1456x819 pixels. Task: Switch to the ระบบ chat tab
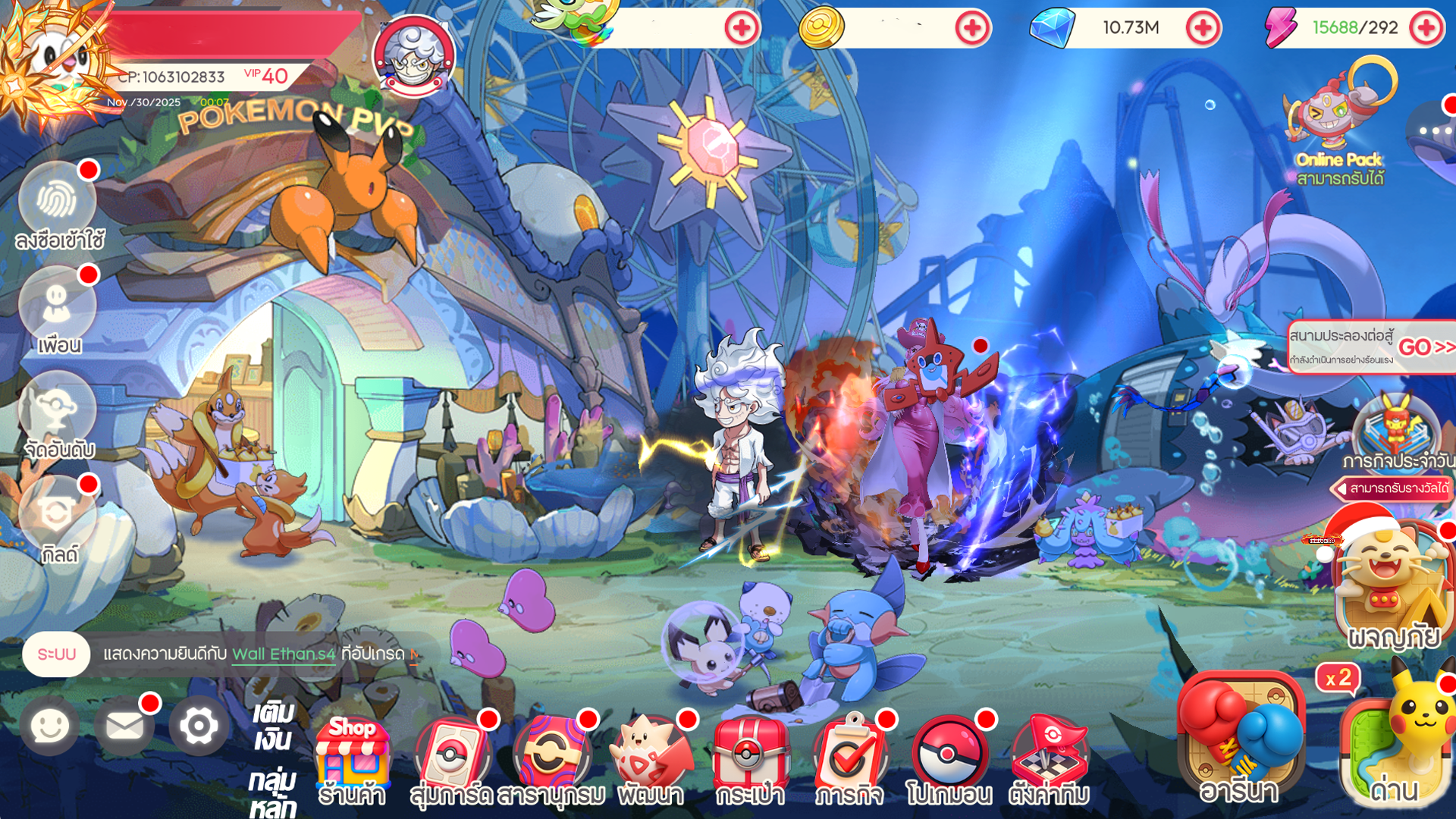(x=57, y=655)
